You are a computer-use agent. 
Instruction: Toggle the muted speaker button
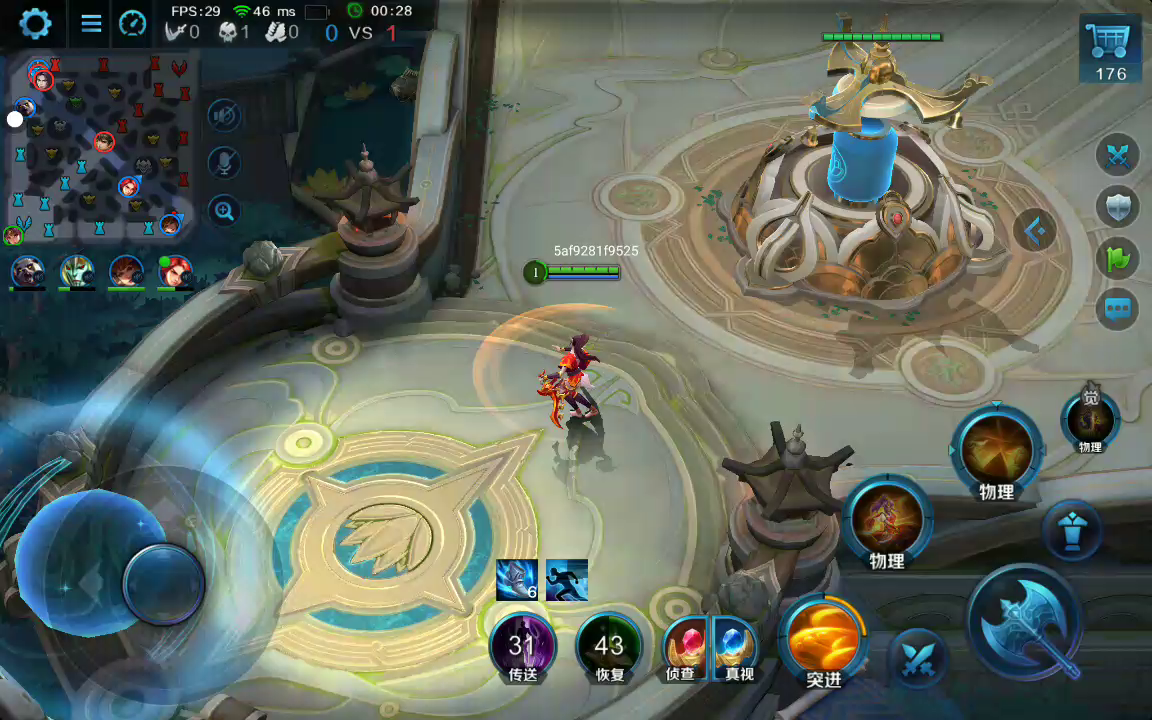click(224, 116)
